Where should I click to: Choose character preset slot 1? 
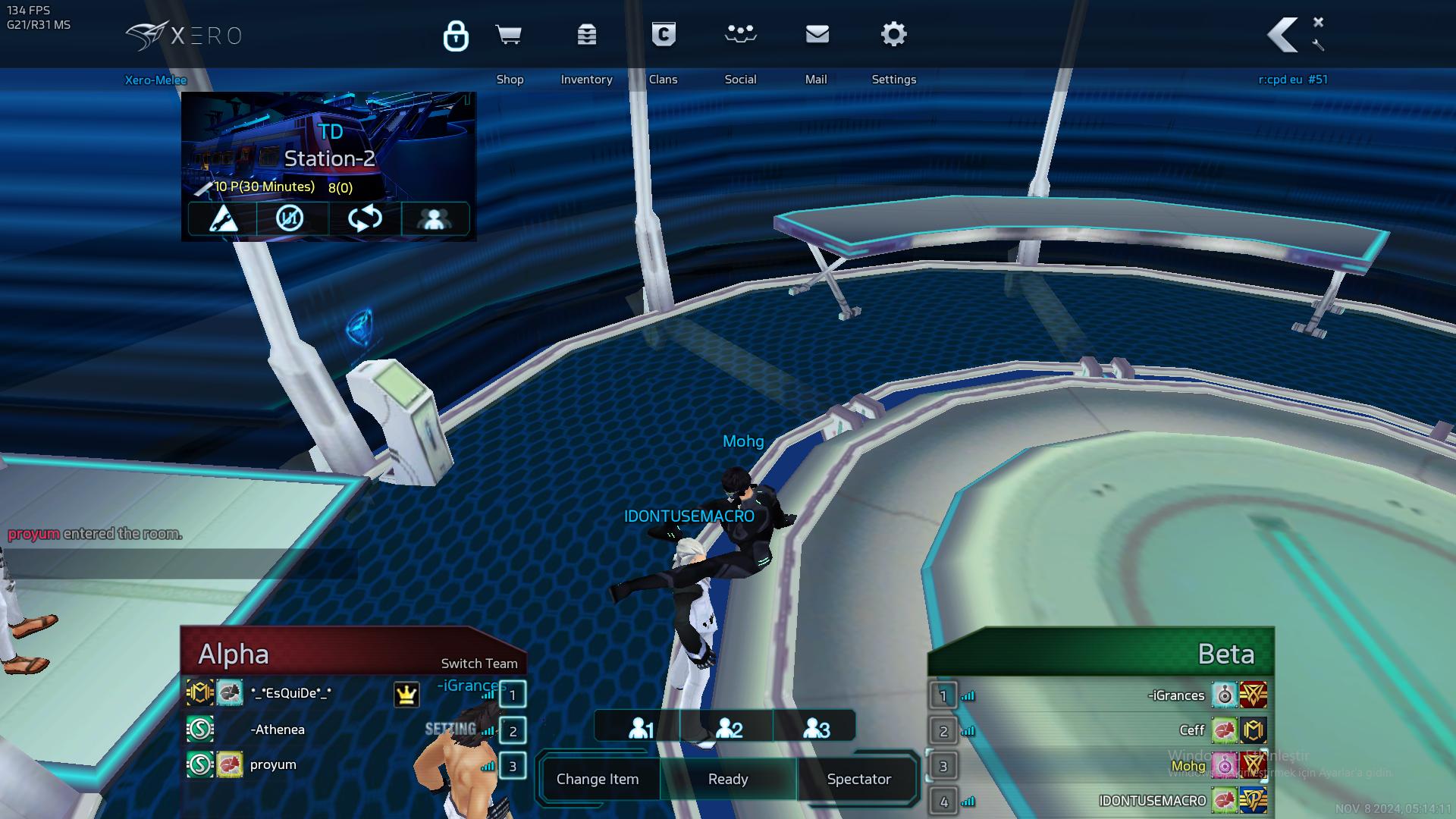(641, 728)
